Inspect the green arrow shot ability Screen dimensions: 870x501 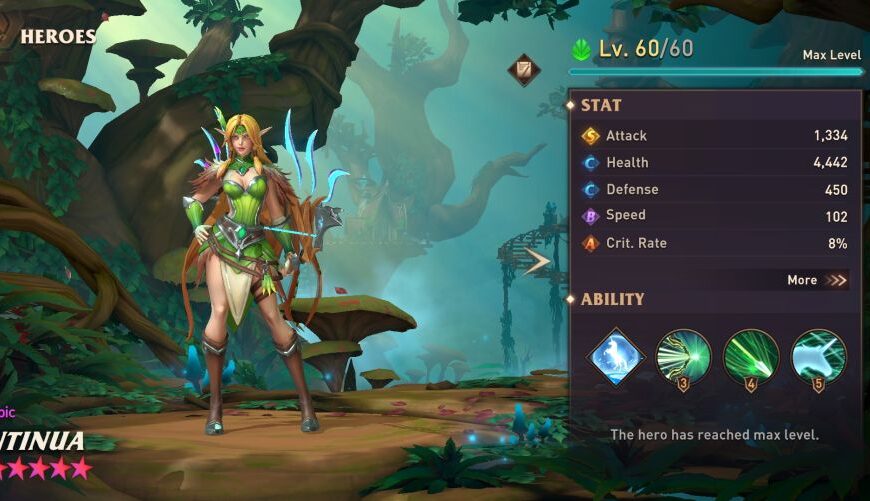[x=751, y=356]
